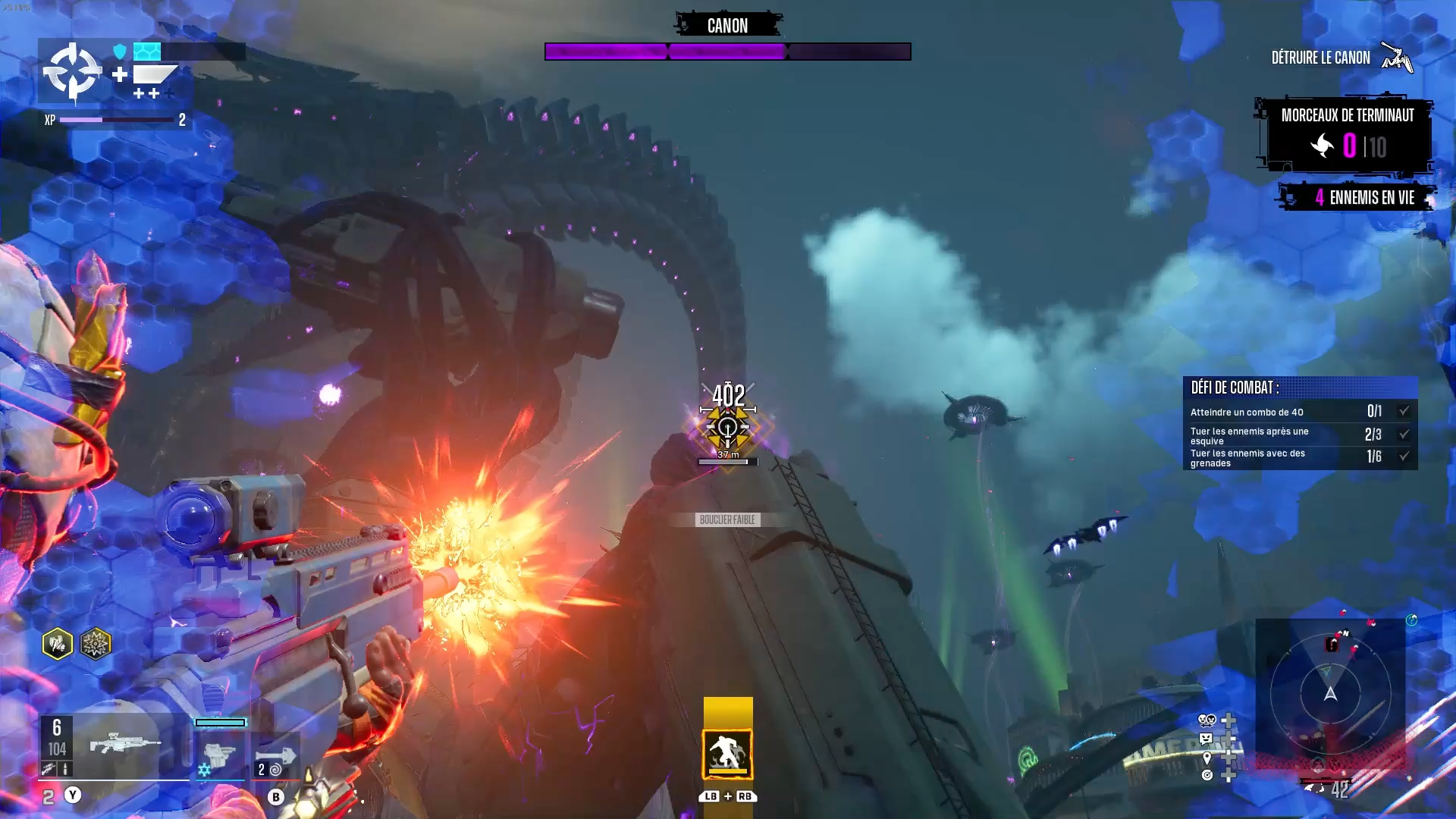Viewport: 1456px width, 819px height.
Task: Choose the grenade slot
Action: (275, 756)
